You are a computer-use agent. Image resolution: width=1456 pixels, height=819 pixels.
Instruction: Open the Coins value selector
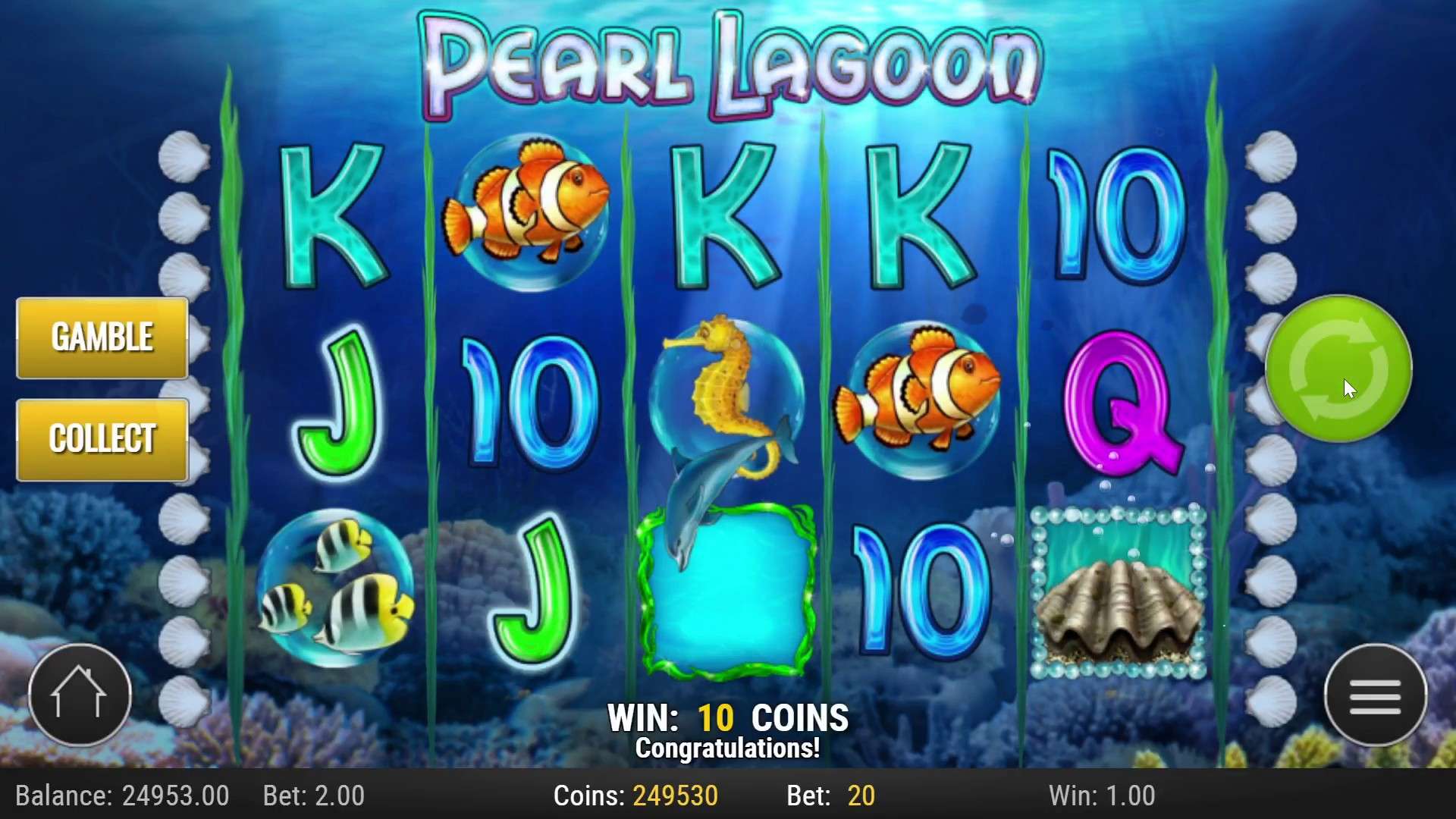coord(637,796)
